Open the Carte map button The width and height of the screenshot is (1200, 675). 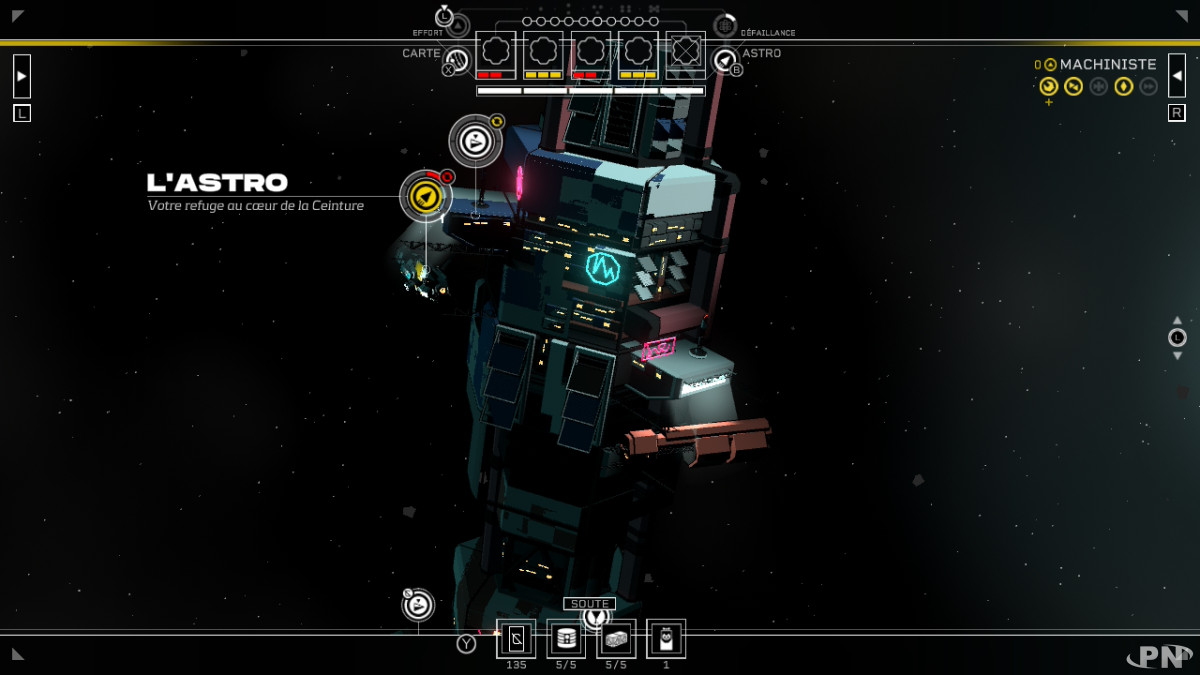456,59
